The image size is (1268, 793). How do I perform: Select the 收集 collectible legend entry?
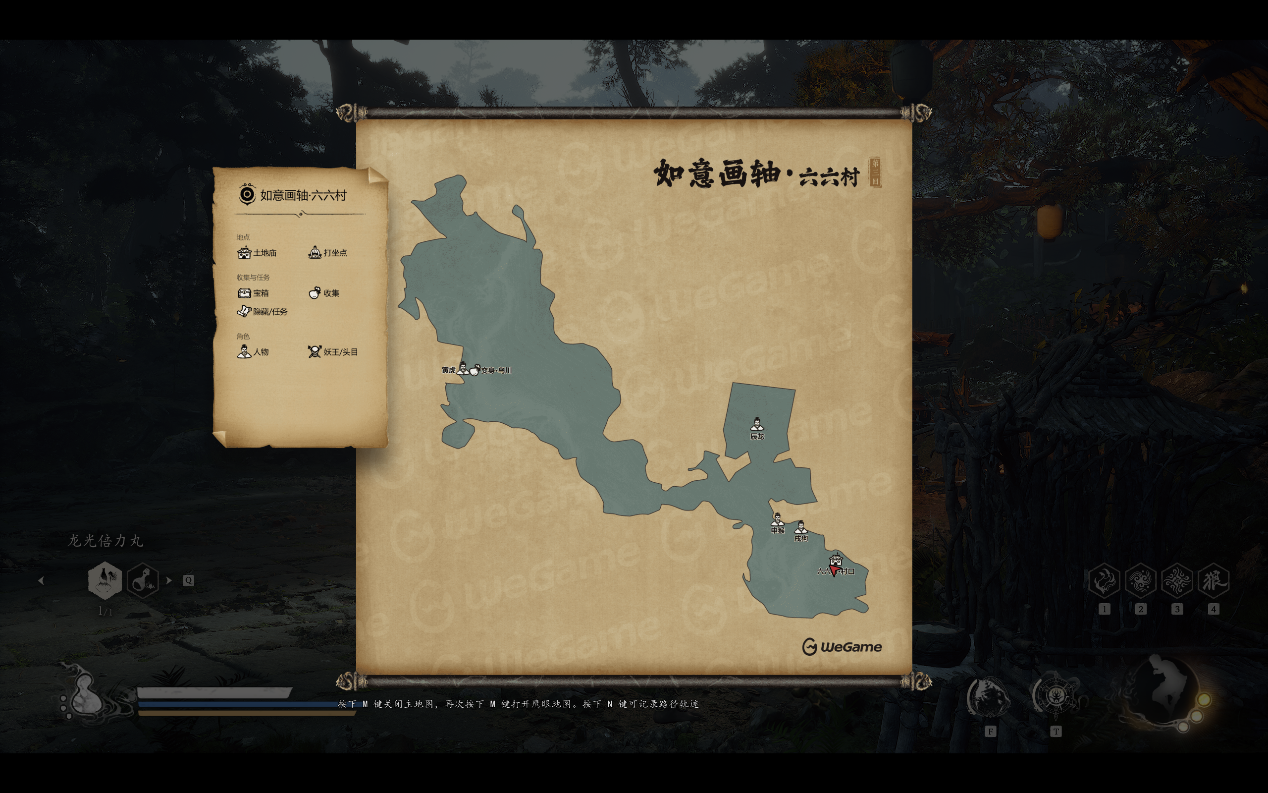coord(324,293)
